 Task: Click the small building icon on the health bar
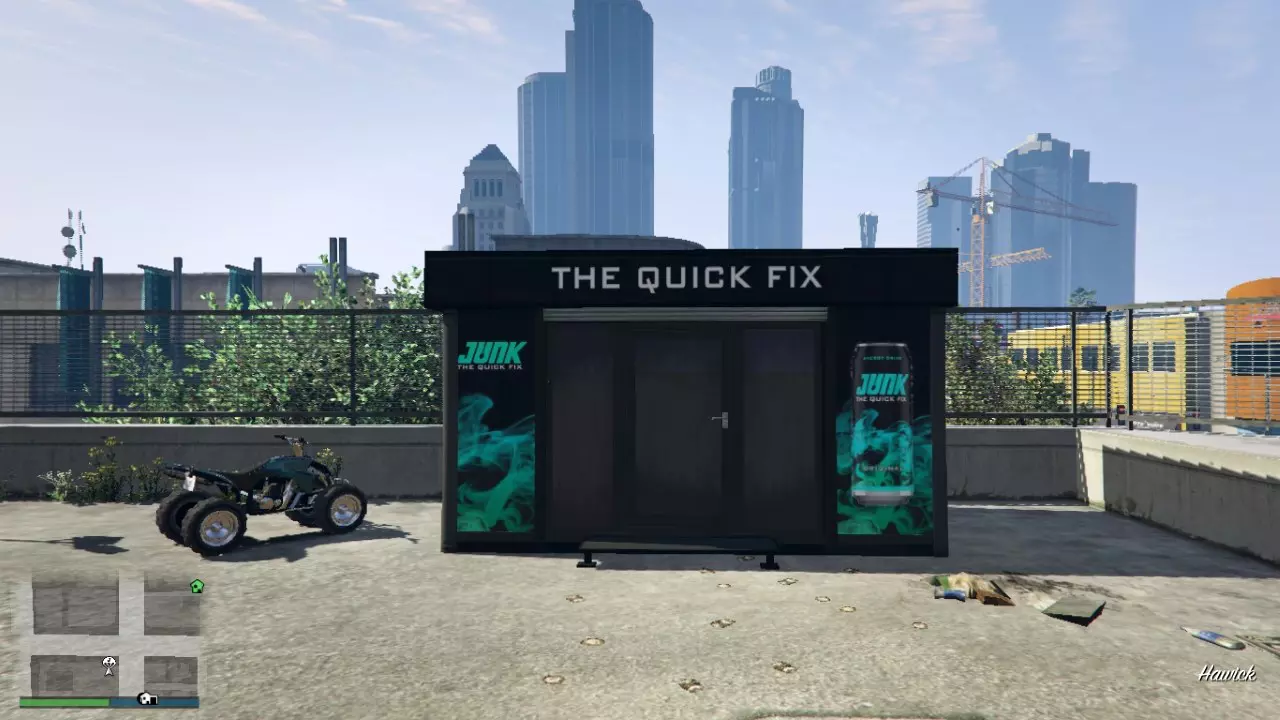tap(147, 700)
